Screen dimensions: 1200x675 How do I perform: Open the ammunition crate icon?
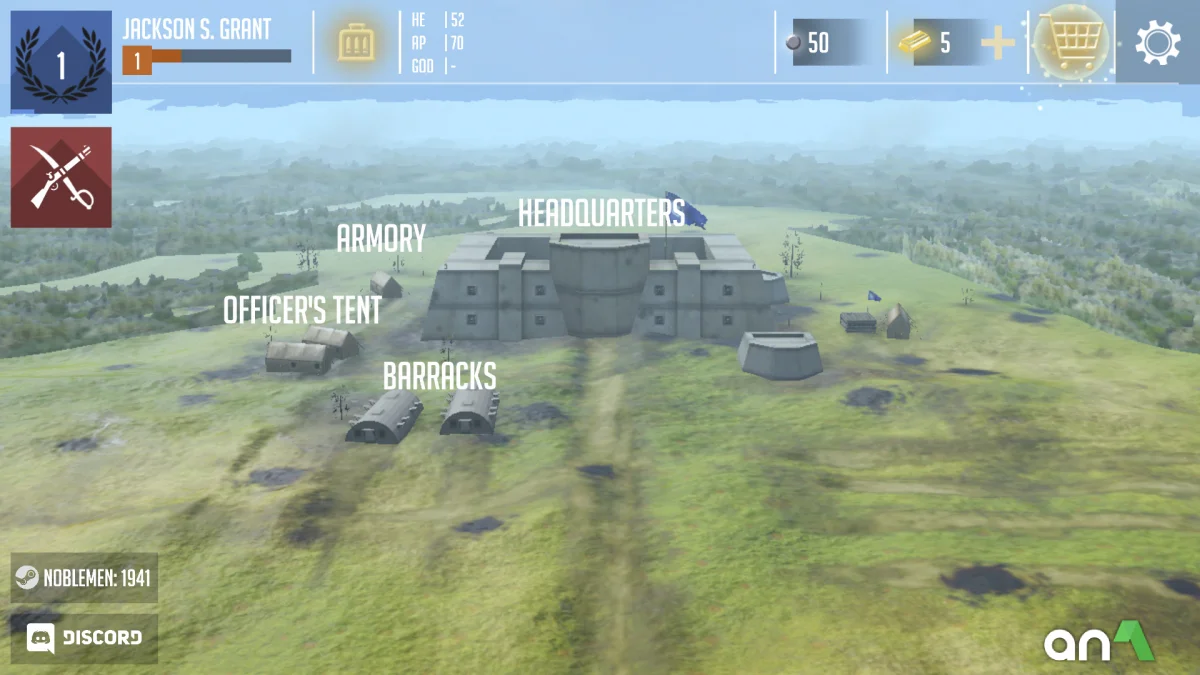pos(356,43)
